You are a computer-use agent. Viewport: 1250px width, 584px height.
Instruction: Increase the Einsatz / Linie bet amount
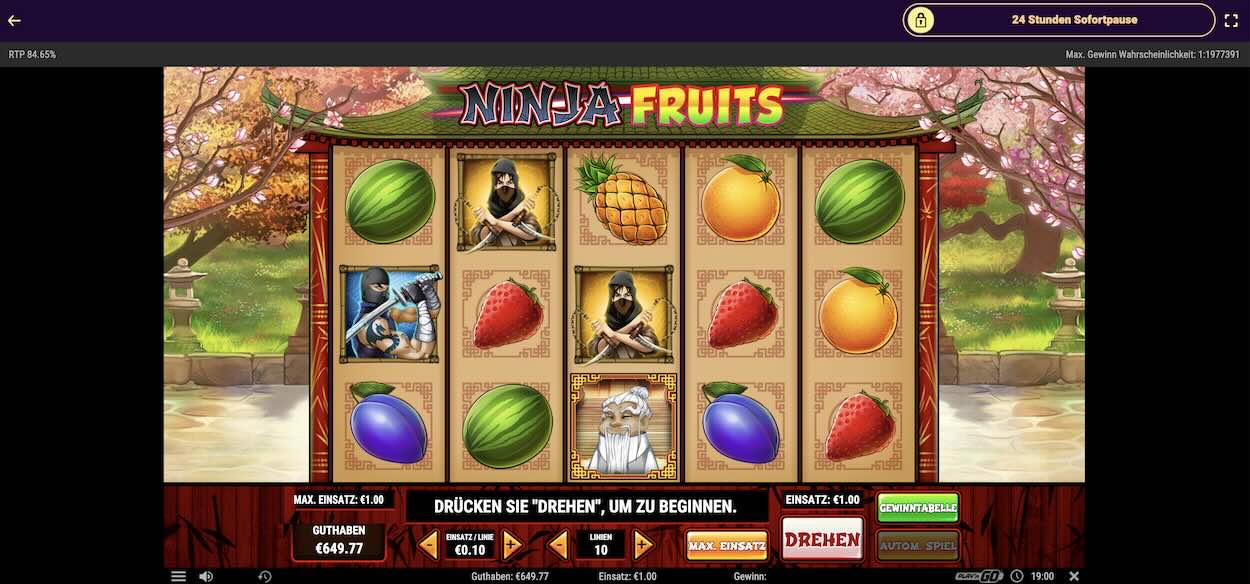(511, 545)
